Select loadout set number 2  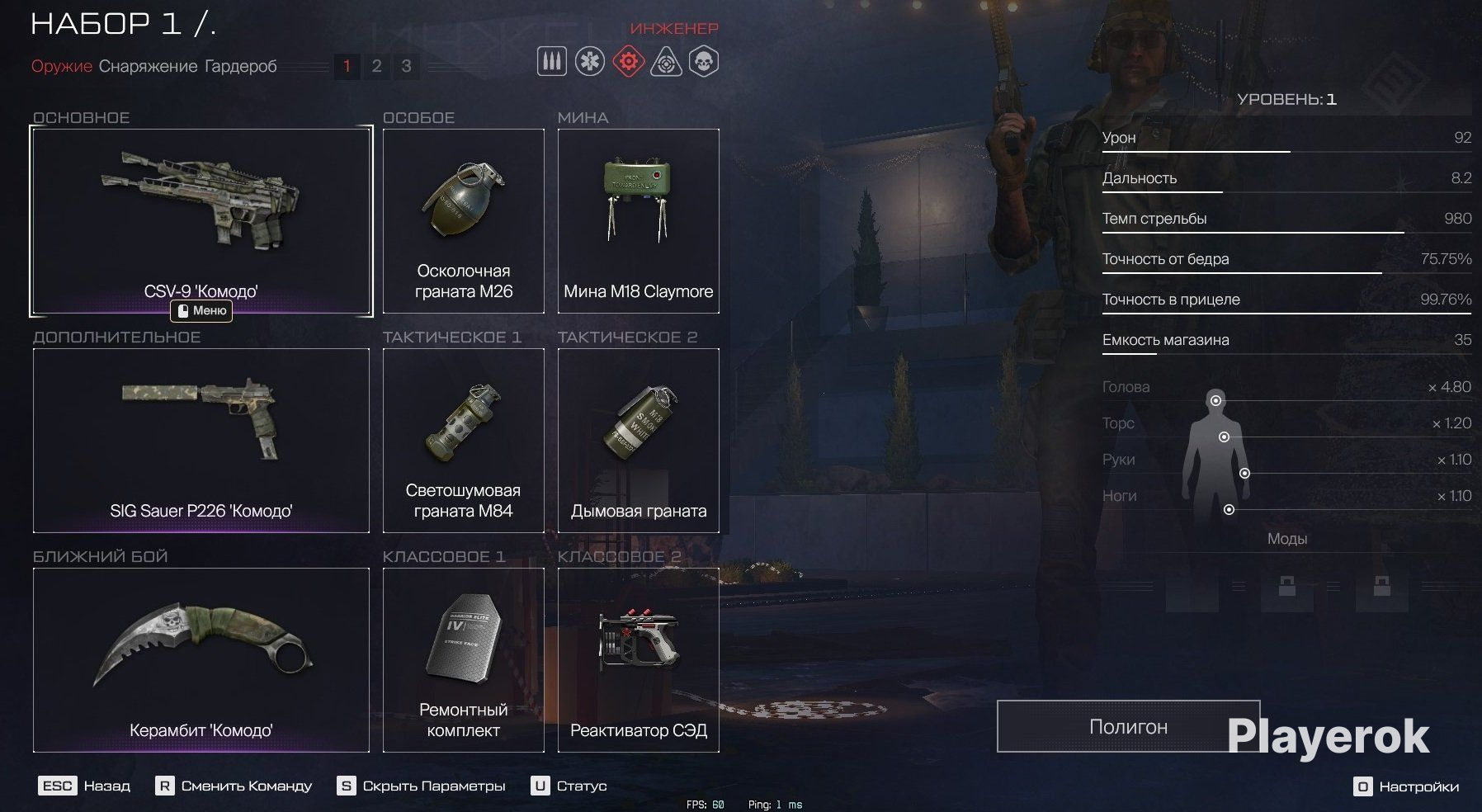pyautogui.click(x=376, y=66)
